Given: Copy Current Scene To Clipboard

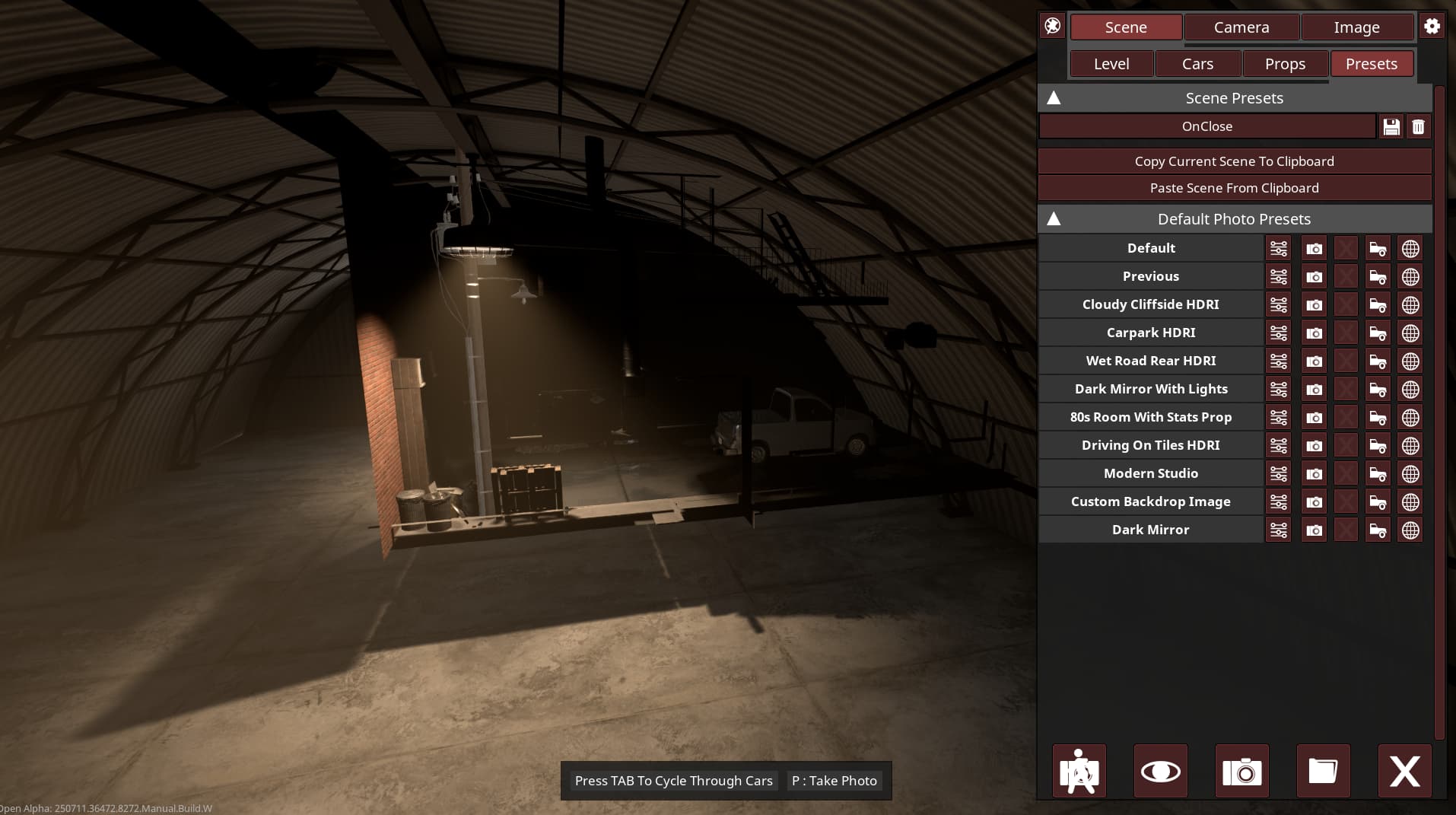Looking at the screenshot, I should pyautogui.click(x=1234, y=161).
